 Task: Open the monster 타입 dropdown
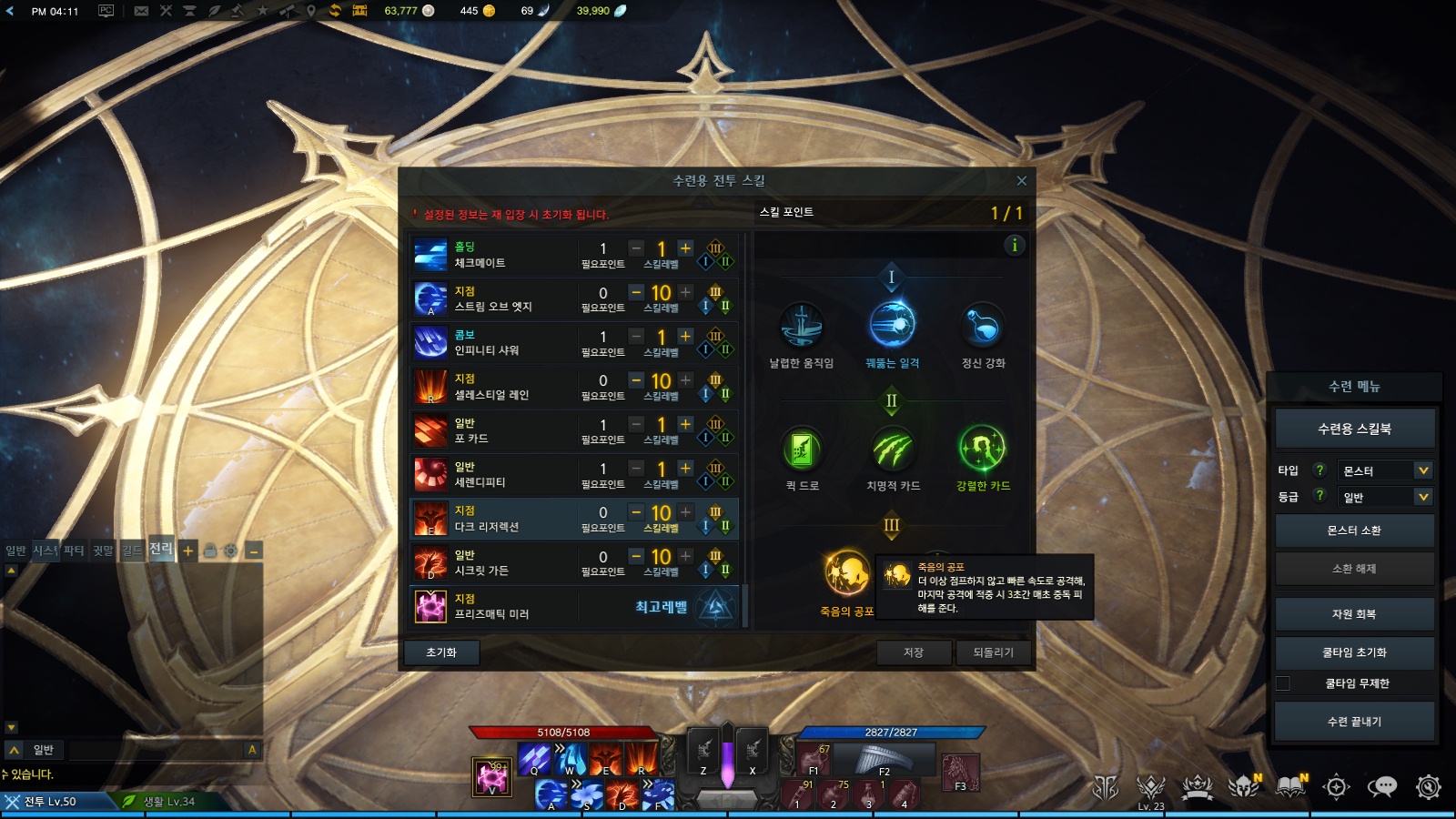(1385, 470)
